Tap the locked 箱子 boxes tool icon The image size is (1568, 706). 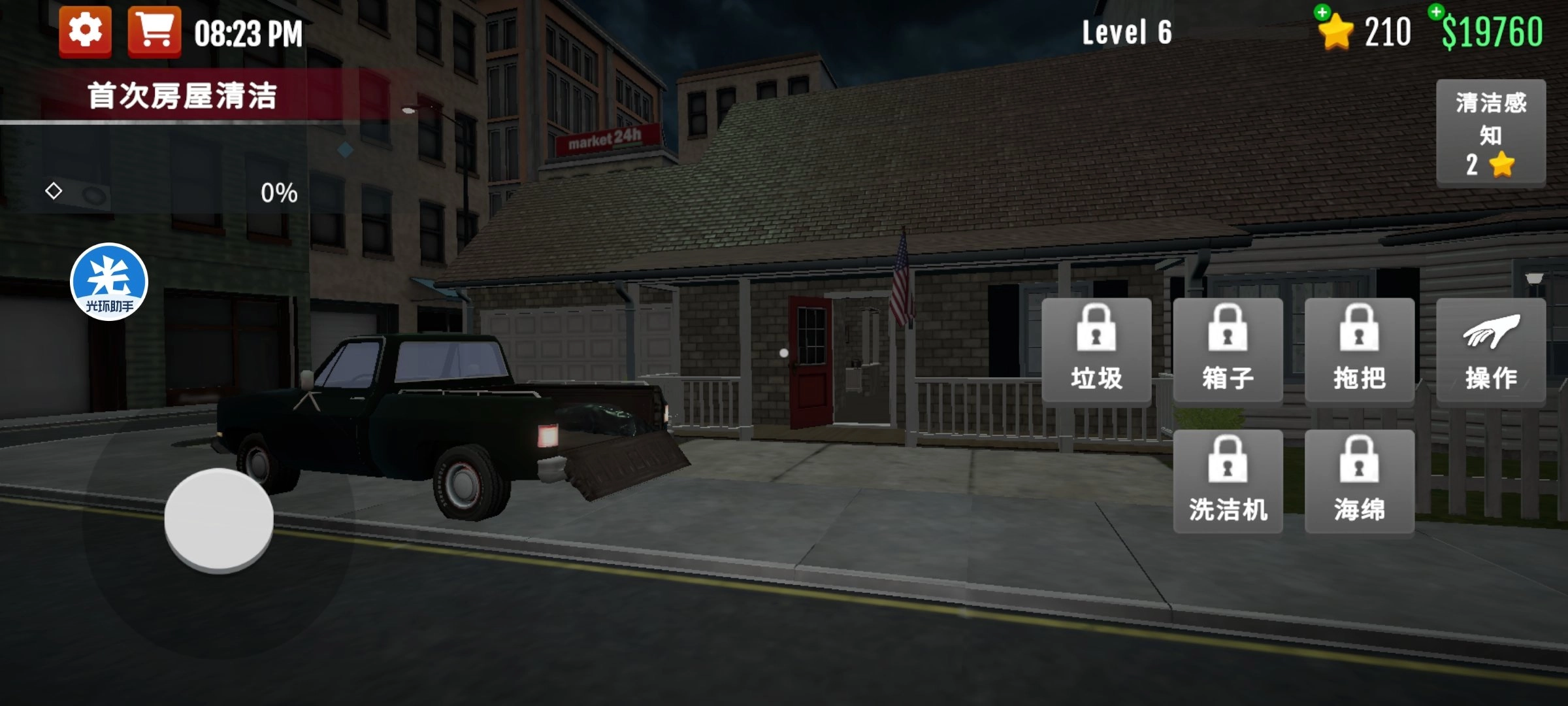coord(1228,350)
